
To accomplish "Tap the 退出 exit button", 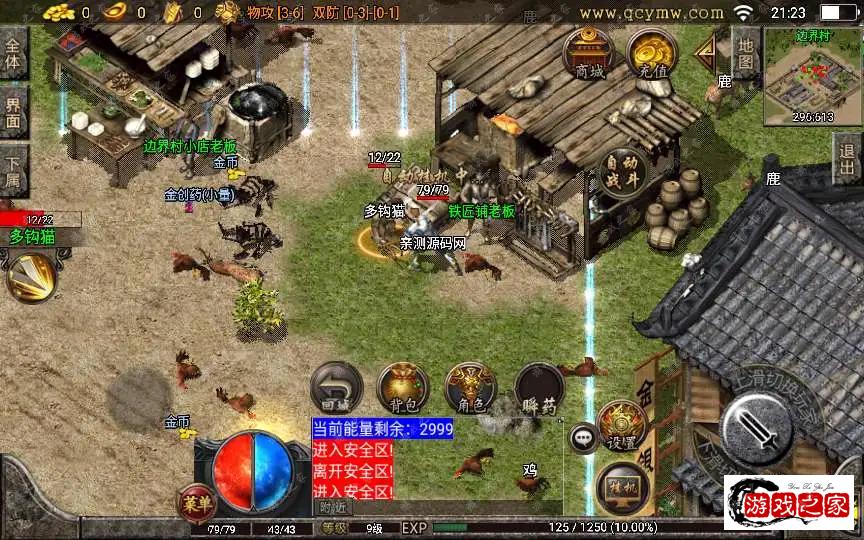I will click(x=848, y=158).
